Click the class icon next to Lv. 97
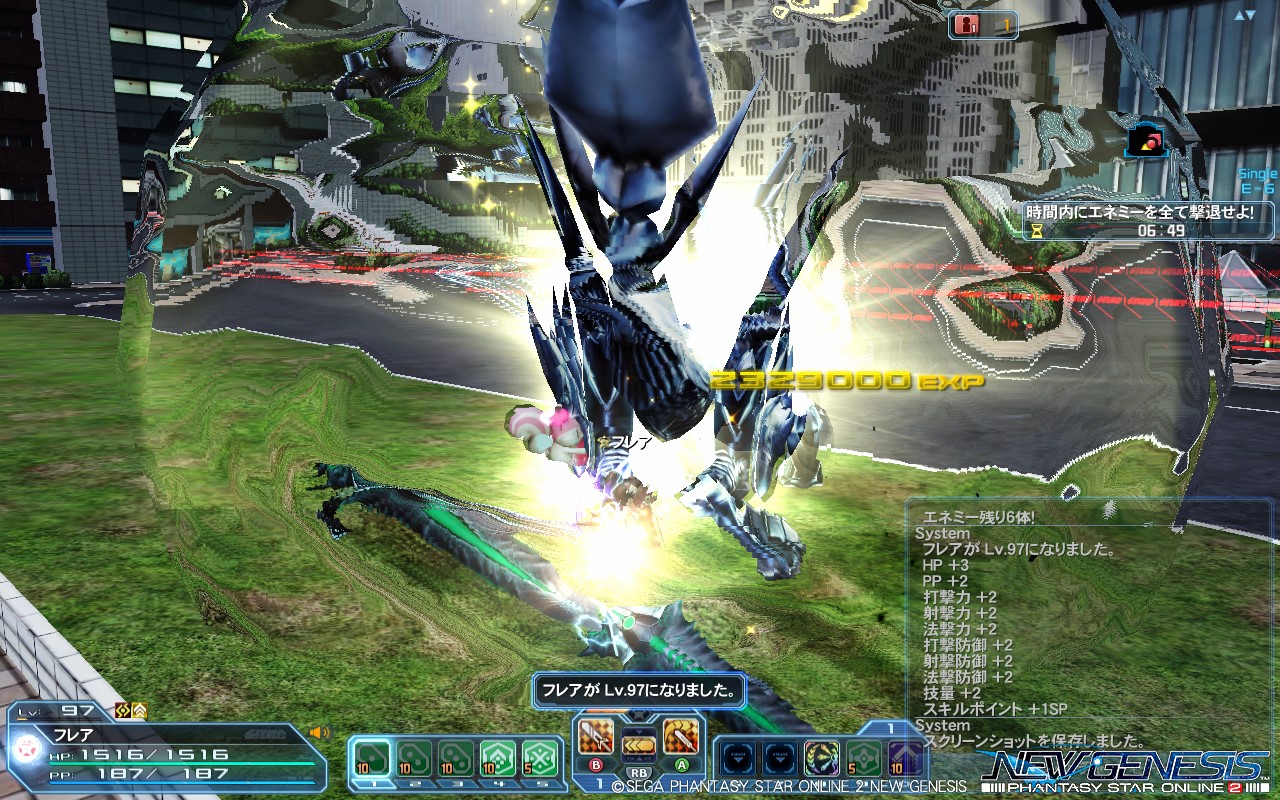 [x=122, y=711]
